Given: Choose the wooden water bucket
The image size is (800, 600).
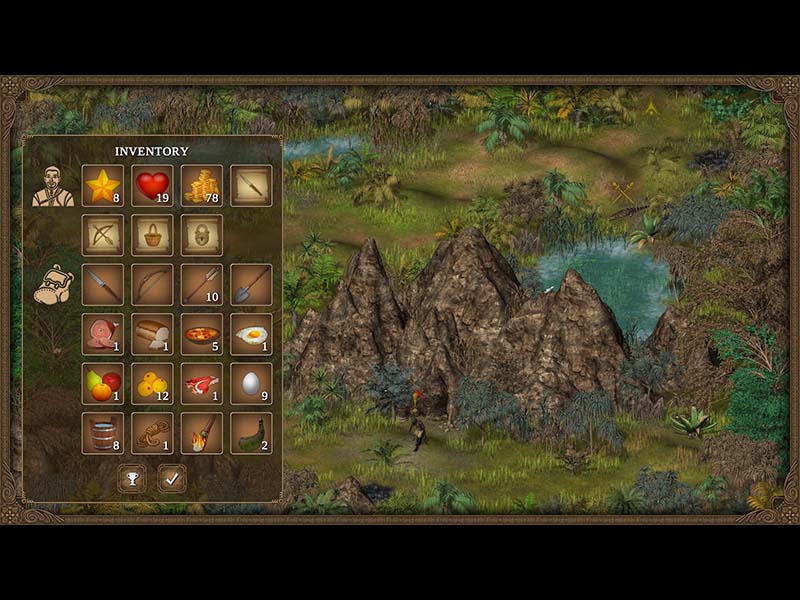Looking at the screenshot, I should [x=103, y=433].
